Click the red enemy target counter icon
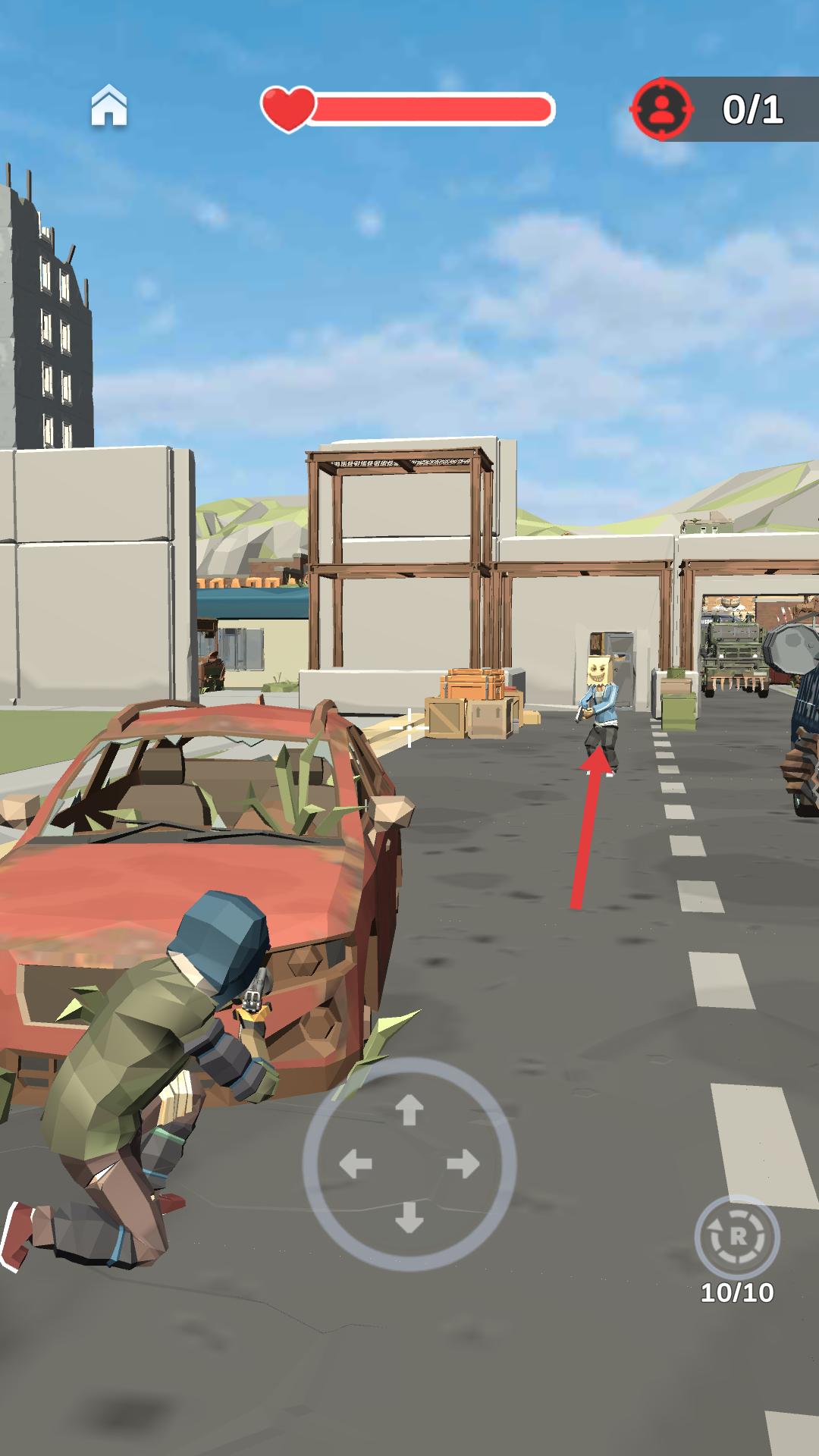 [662, 109]
